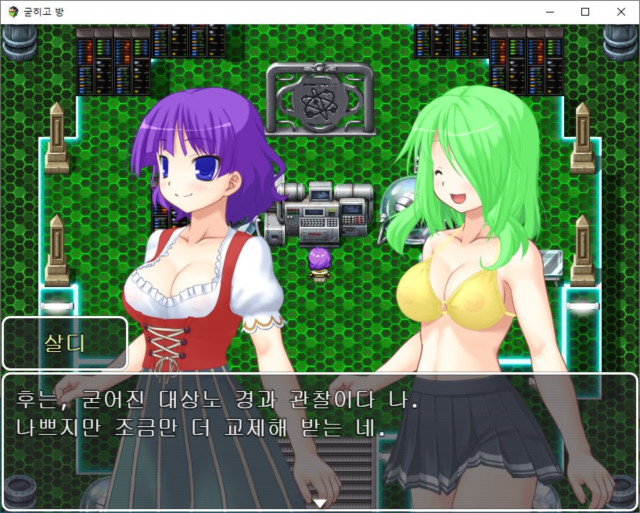Maximize the game window
640x513 pixels.
click(585, 12)
